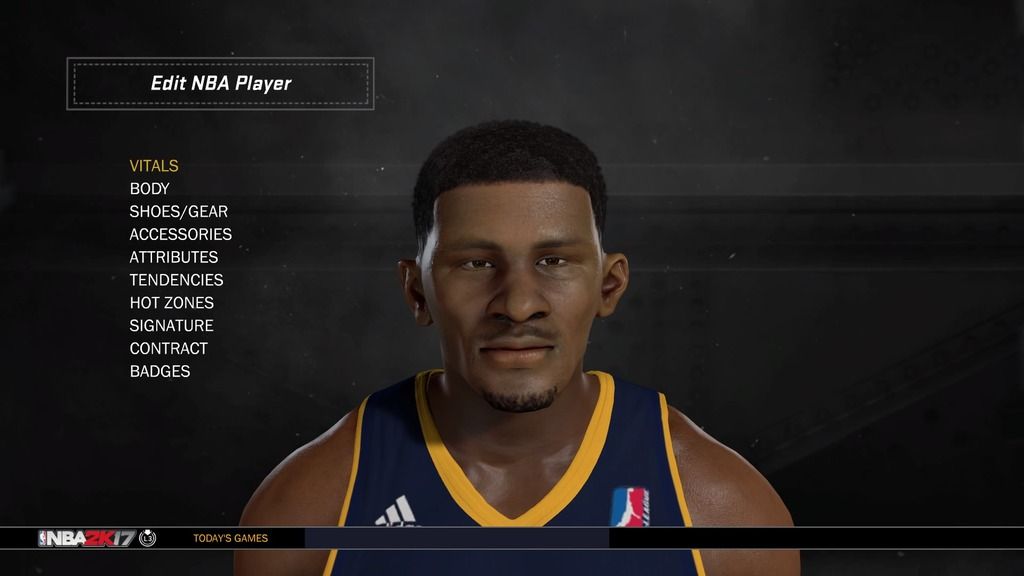Open the BODY editing section
Image resolution: width=1024 pixels, height=576 pixels.
pyautogui.click(x=149, y=189)
